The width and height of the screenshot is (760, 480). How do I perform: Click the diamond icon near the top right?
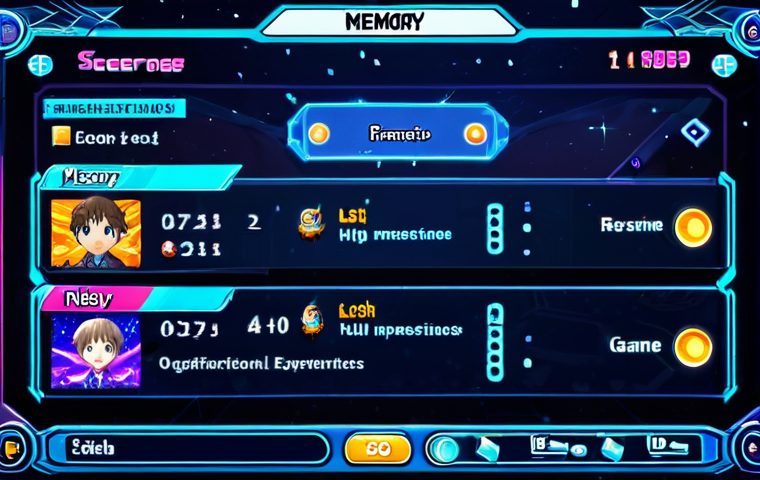pos(695,132)
